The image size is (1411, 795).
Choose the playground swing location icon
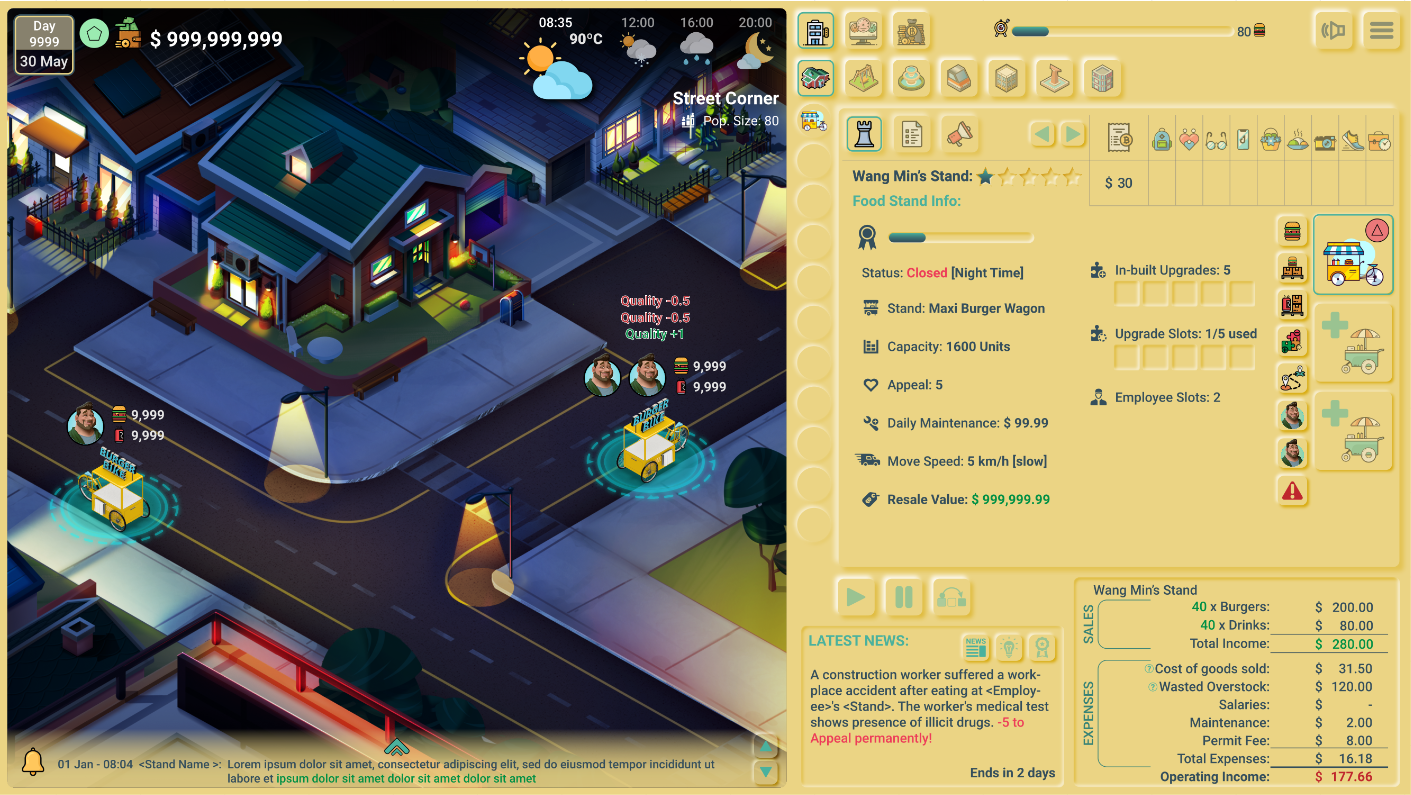(863, 78)
